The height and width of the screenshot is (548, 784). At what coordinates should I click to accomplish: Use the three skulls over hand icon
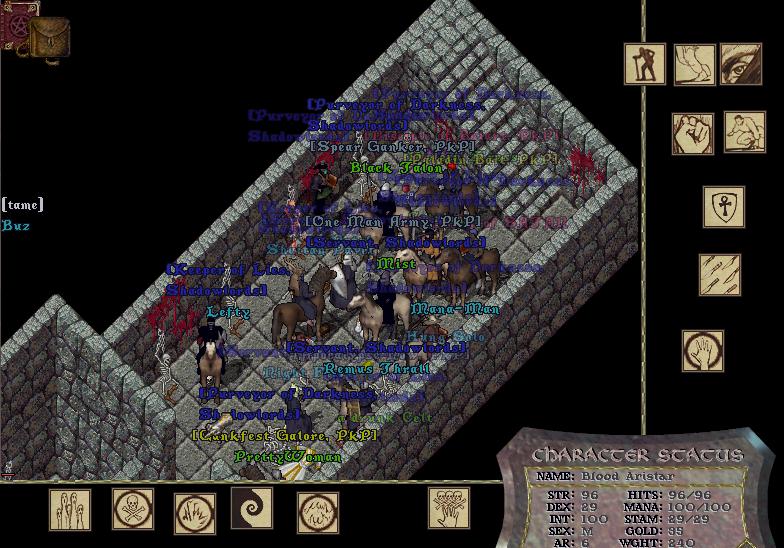(449, 508)
